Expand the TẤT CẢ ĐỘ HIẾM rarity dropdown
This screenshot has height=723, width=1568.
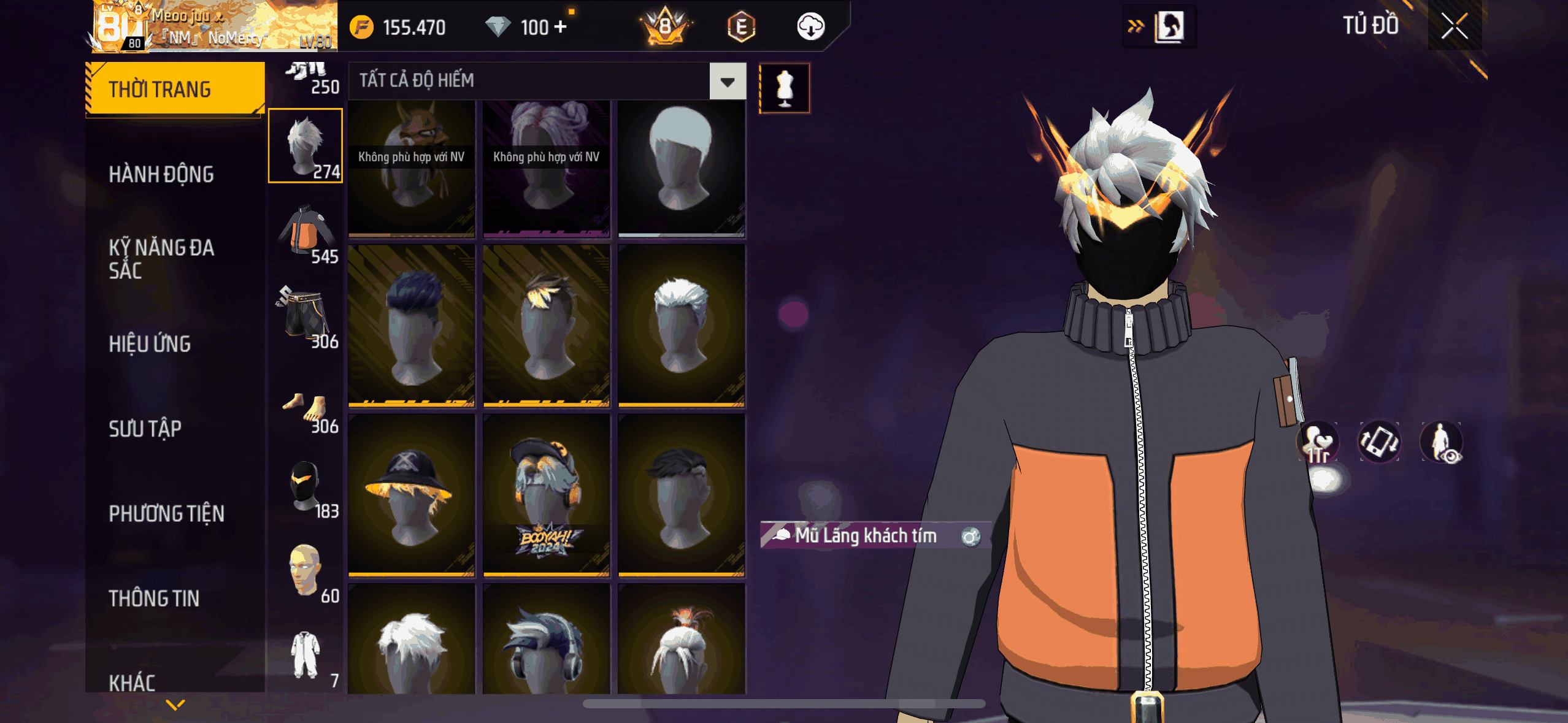pyautogui.click(x=728, y=81)
